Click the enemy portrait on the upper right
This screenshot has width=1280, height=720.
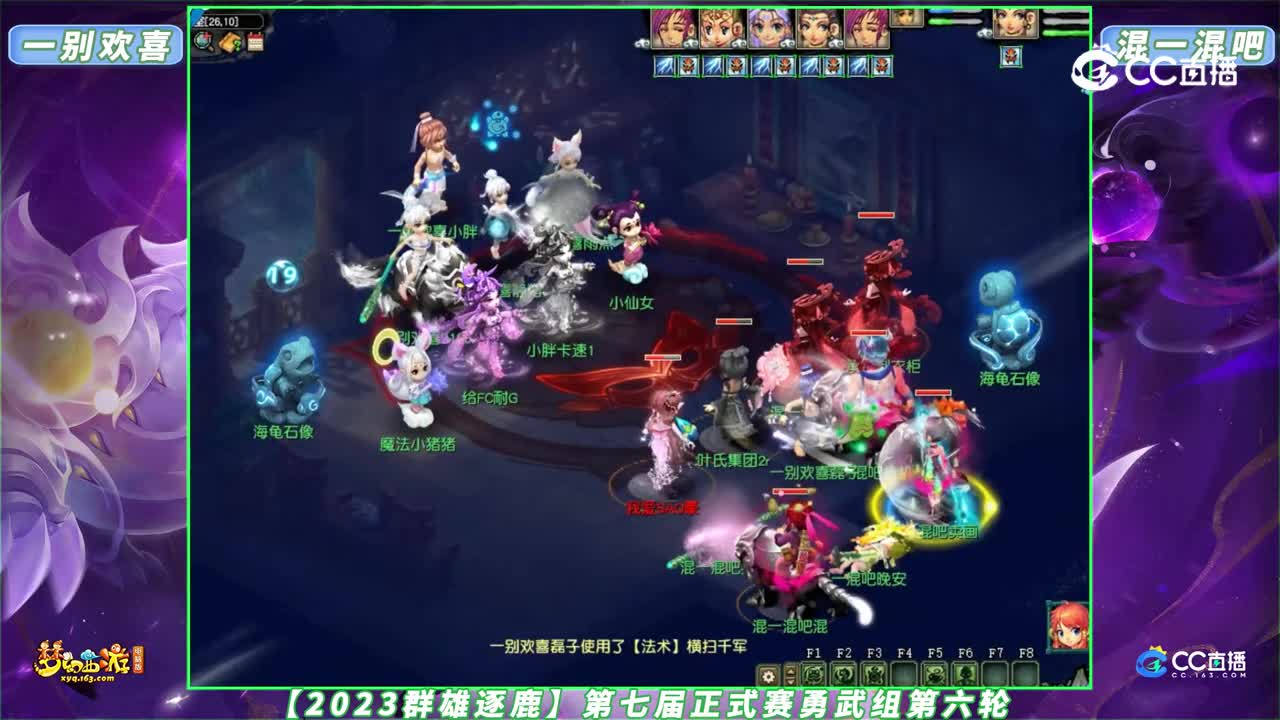(x=1016, y=24)
